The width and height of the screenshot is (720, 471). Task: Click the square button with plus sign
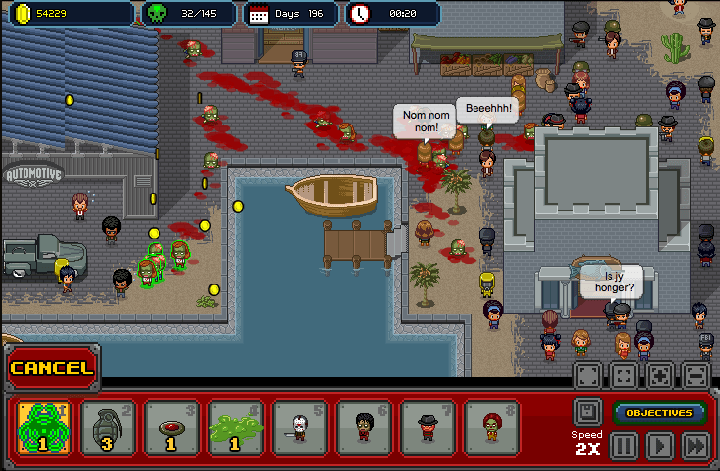click(x=659, y=376)
